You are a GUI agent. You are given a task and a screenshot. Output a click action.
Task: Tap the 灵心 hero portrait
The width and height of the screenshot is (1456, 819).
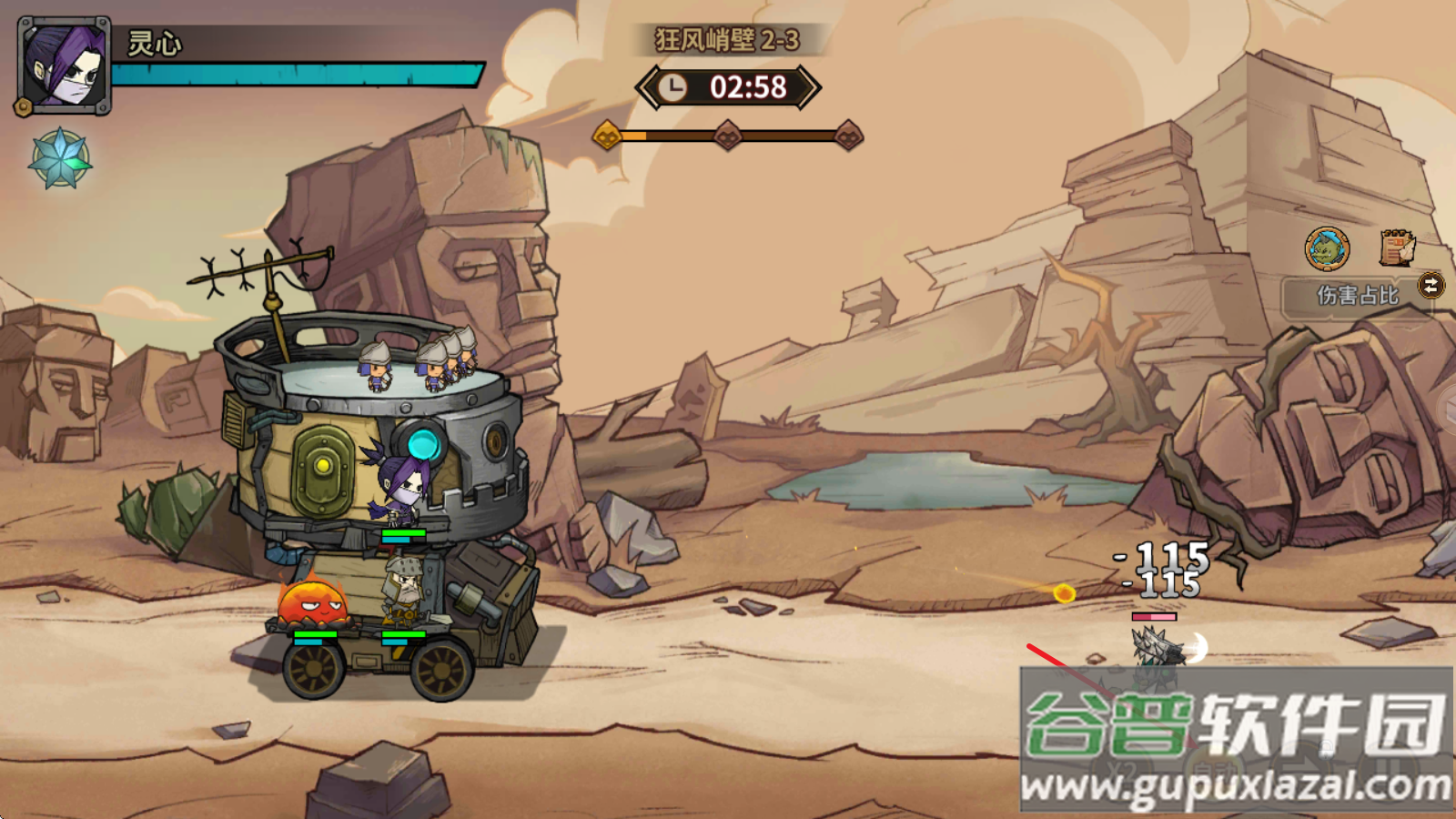click(x=64, y=66)
